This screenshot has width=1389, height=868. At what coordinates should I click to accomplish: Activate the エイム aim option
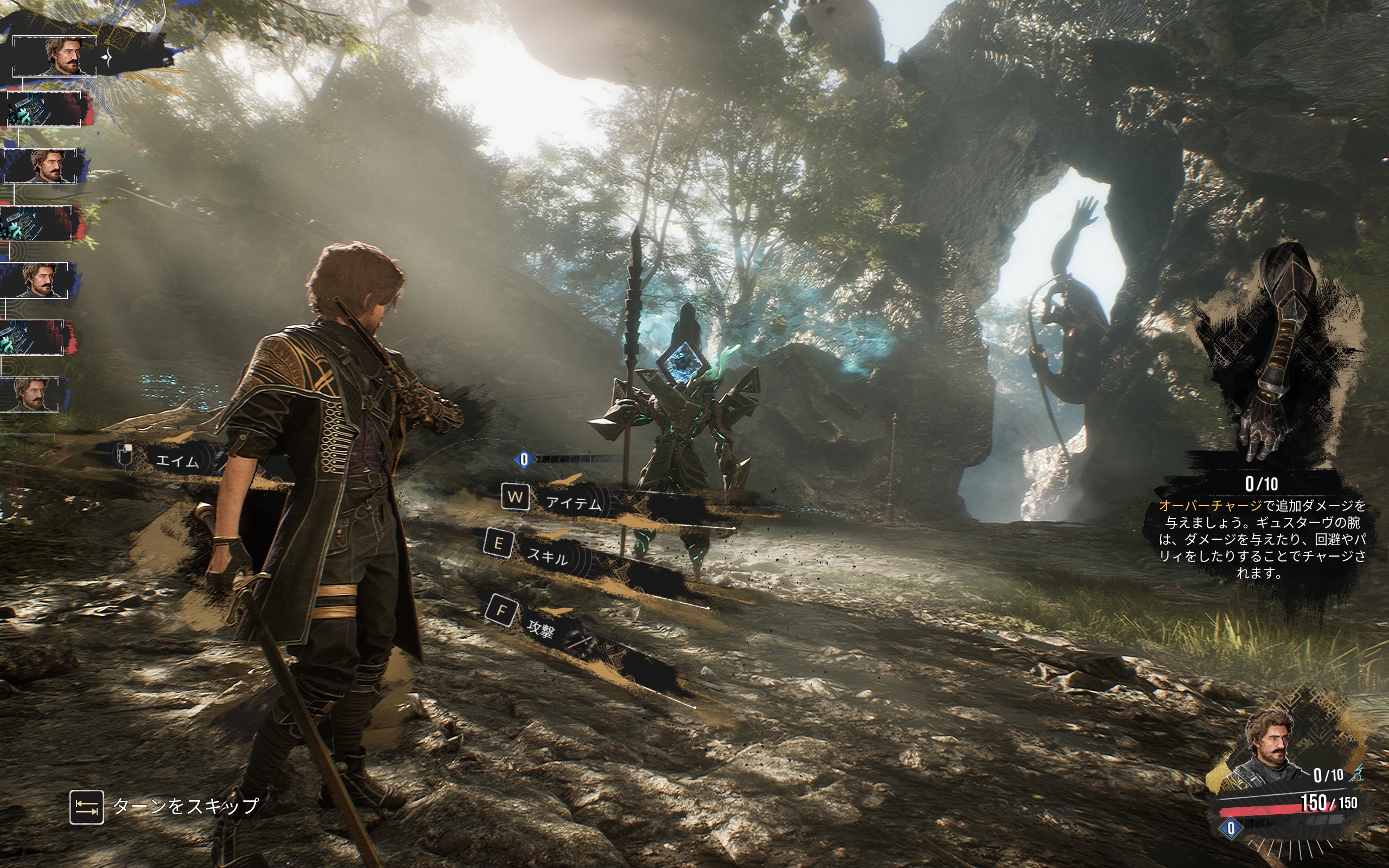[177, 461]
